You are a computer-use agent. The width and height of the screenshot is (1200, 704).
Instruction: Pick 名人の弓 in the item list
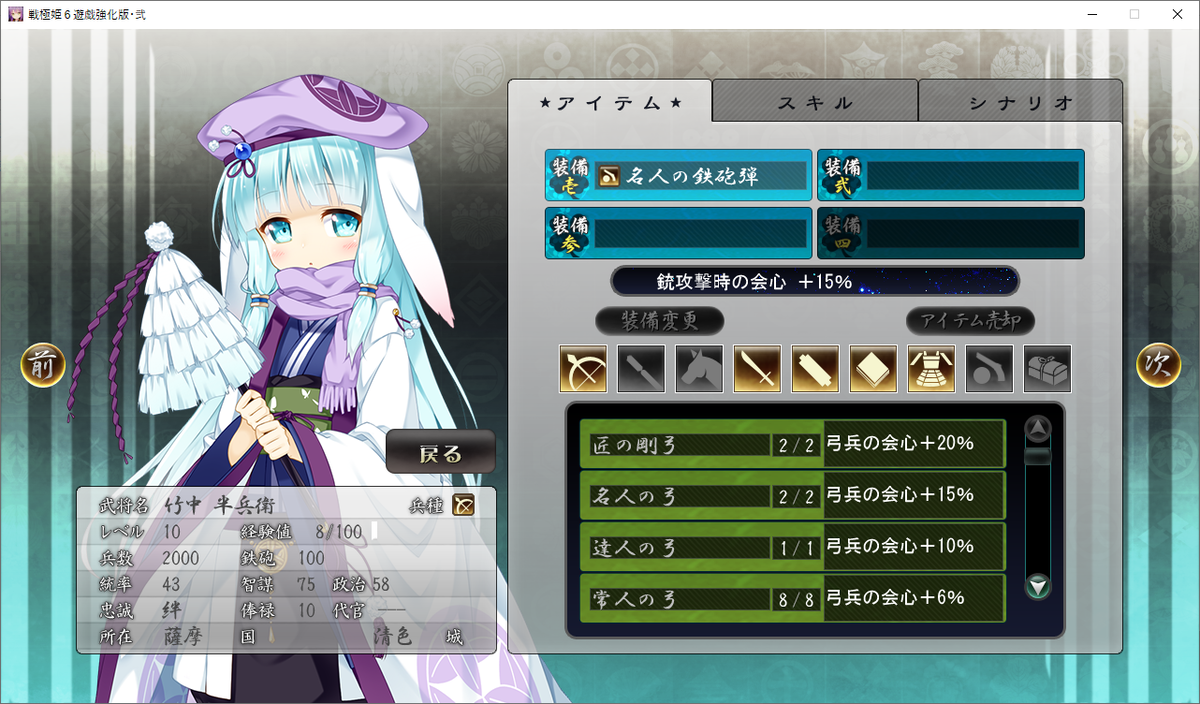pos(792,495)
